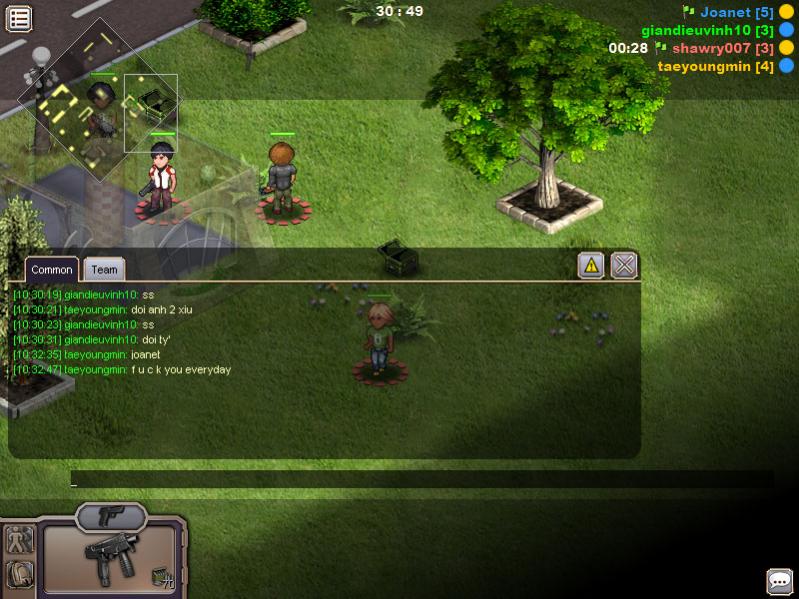Select player giandieuvinh10 in the scoreboard
Screen dimensions: 799x599
[707, 30]
